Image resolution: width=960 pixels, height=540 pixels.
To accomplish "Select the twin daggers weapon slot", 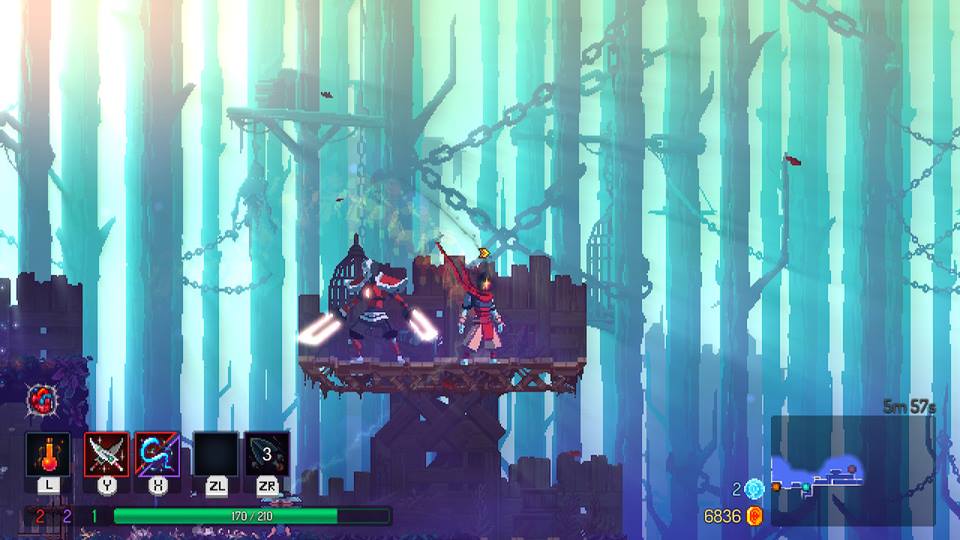I will (x=107, y=454).
